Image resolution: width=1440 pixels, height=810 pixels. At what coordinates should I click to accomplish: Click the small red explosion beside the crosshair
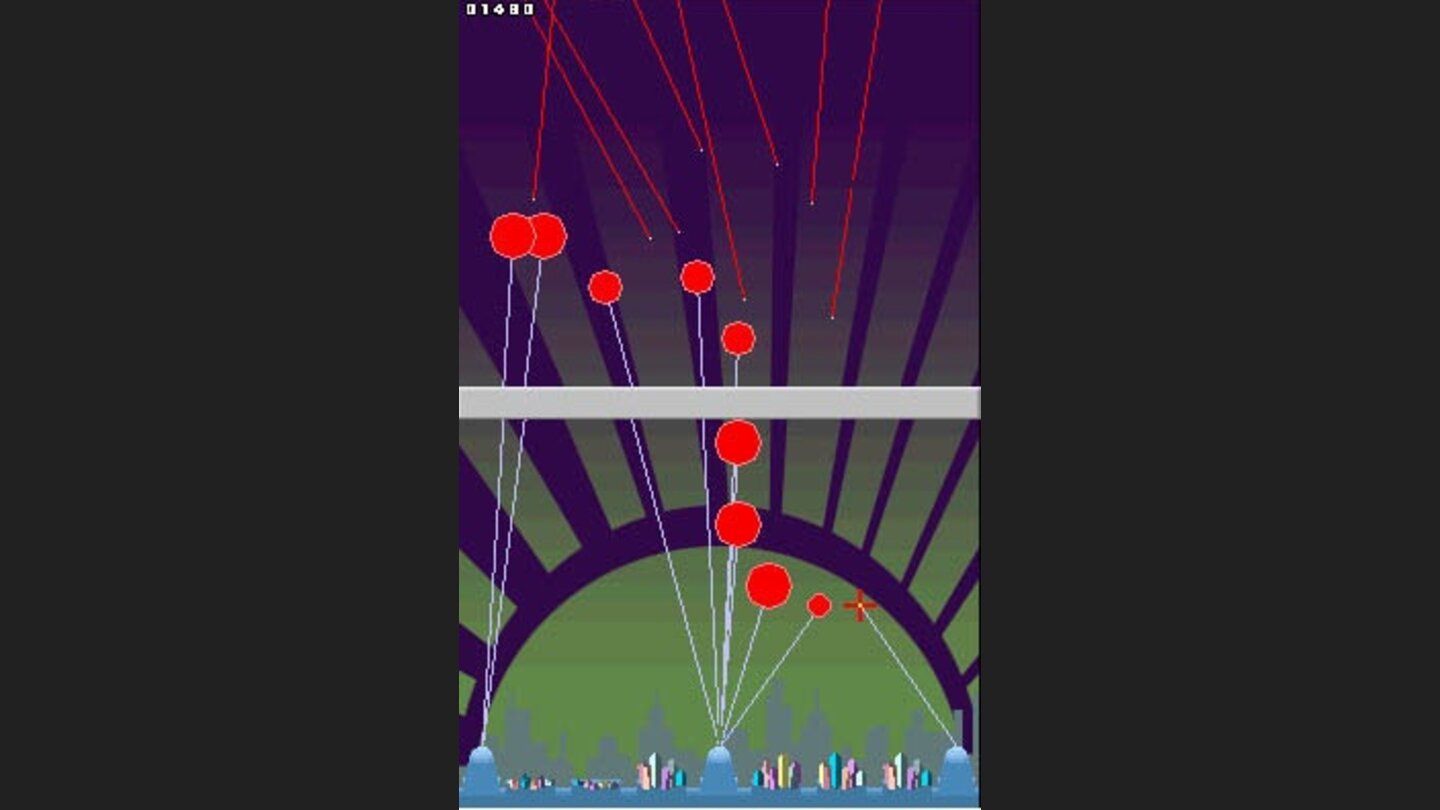(x=820, y=604)
